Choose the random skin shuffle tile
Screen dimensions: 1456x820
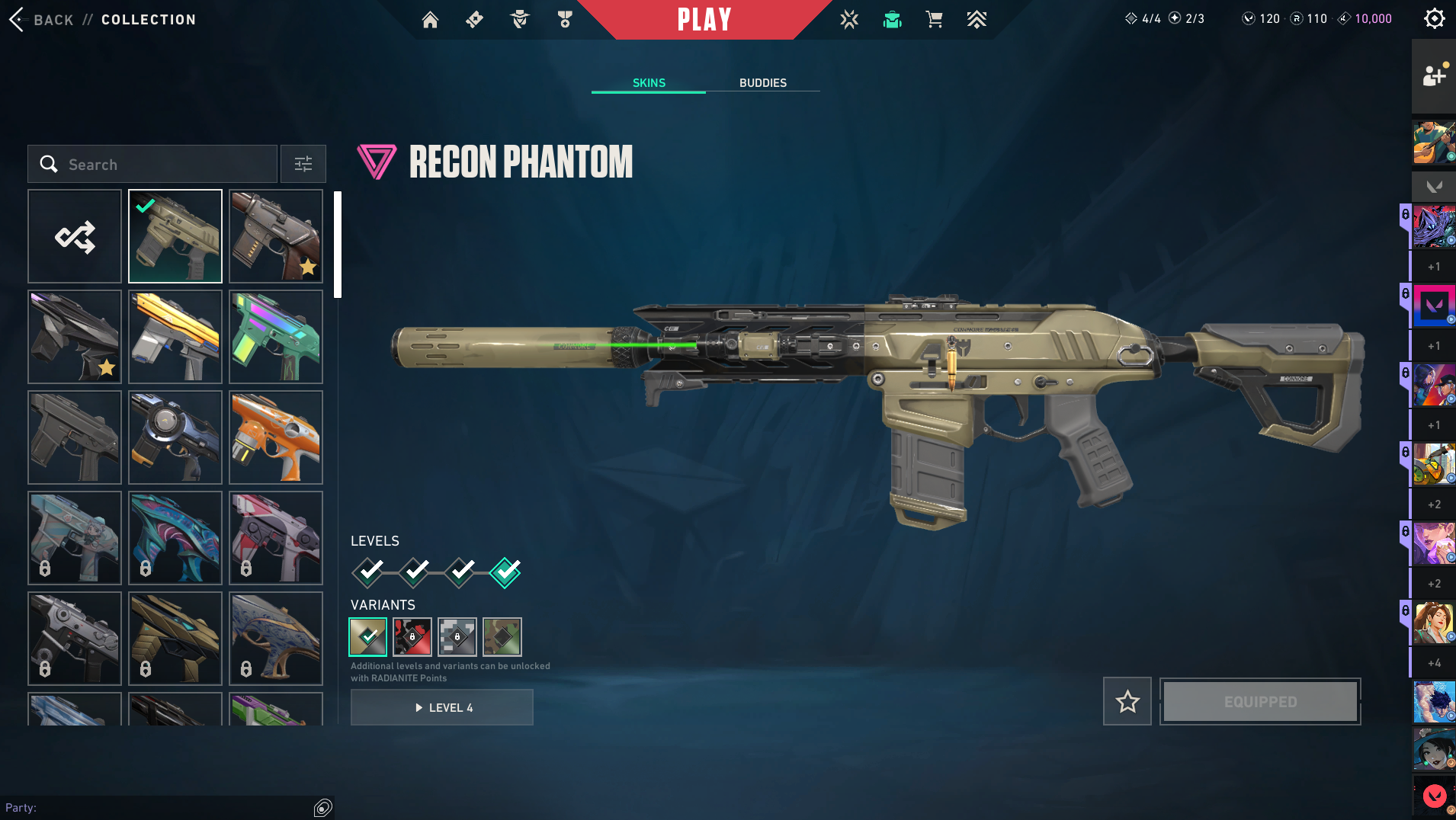pyautogui.click(x=75, y=236)
